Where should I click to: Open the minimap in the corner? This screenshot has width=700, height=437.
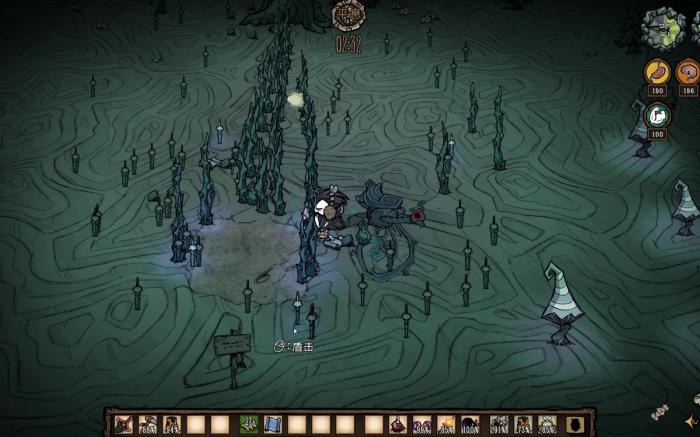665,28
